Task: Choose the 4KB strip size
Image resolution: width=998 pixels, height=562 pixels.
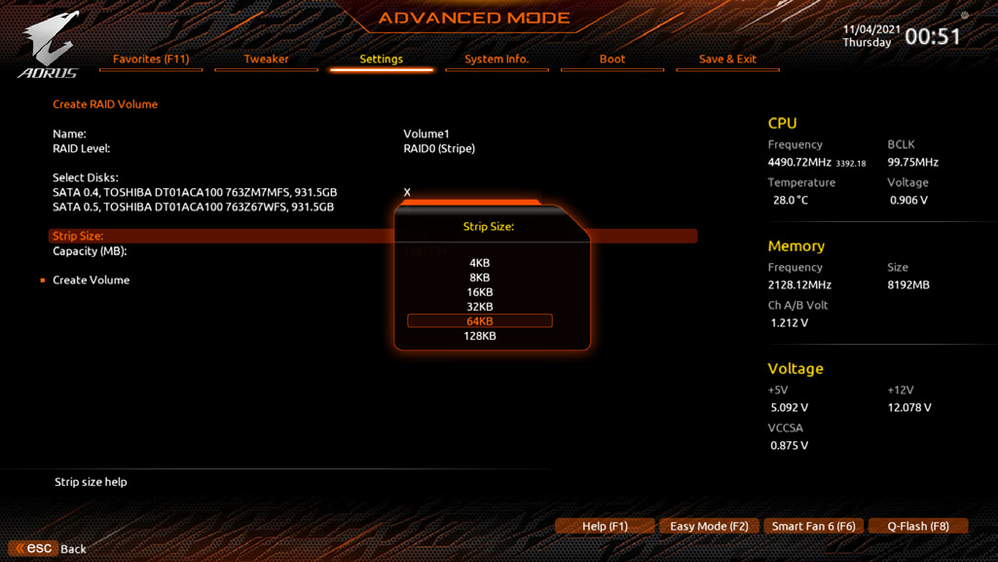Action: 480,263
